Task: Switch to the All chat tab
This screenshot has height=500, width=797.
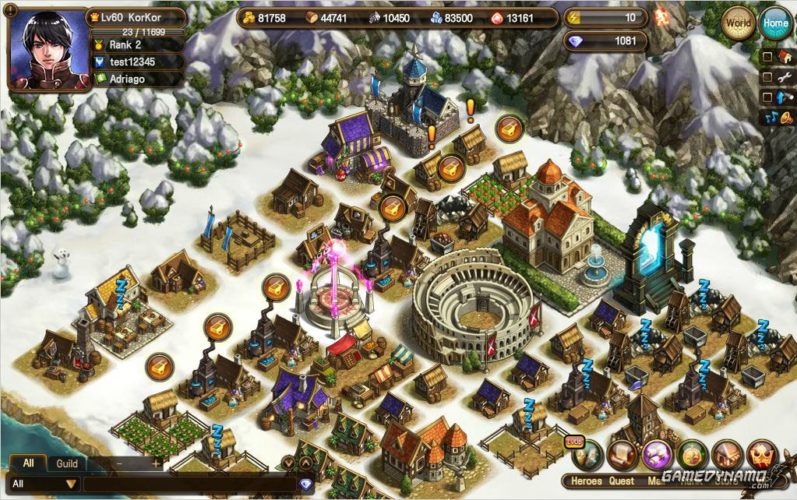Action: (x=28, y=464)
